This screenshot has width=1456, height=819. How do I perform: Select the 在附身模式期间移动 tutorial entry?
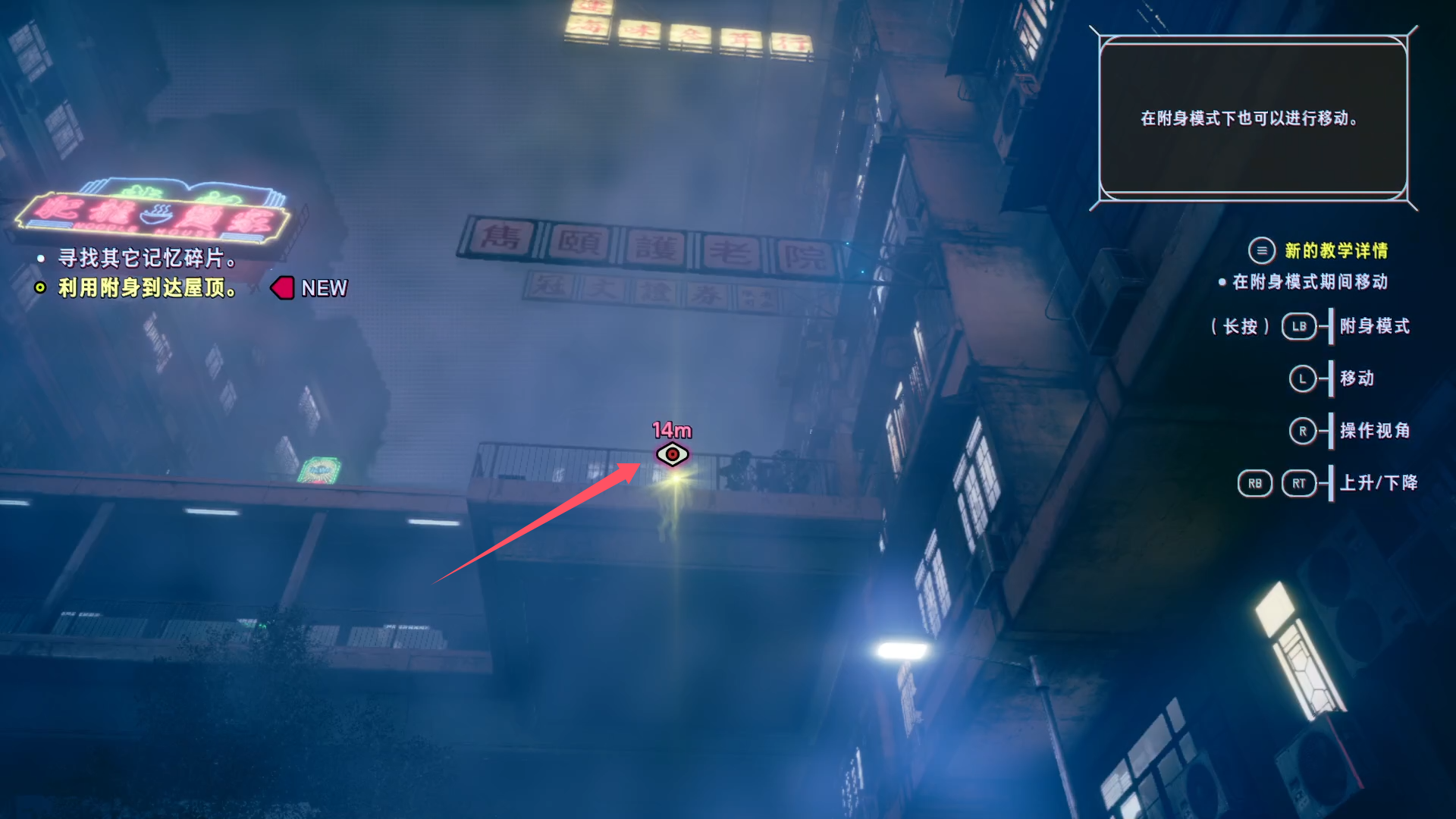tap(1310, 282)
